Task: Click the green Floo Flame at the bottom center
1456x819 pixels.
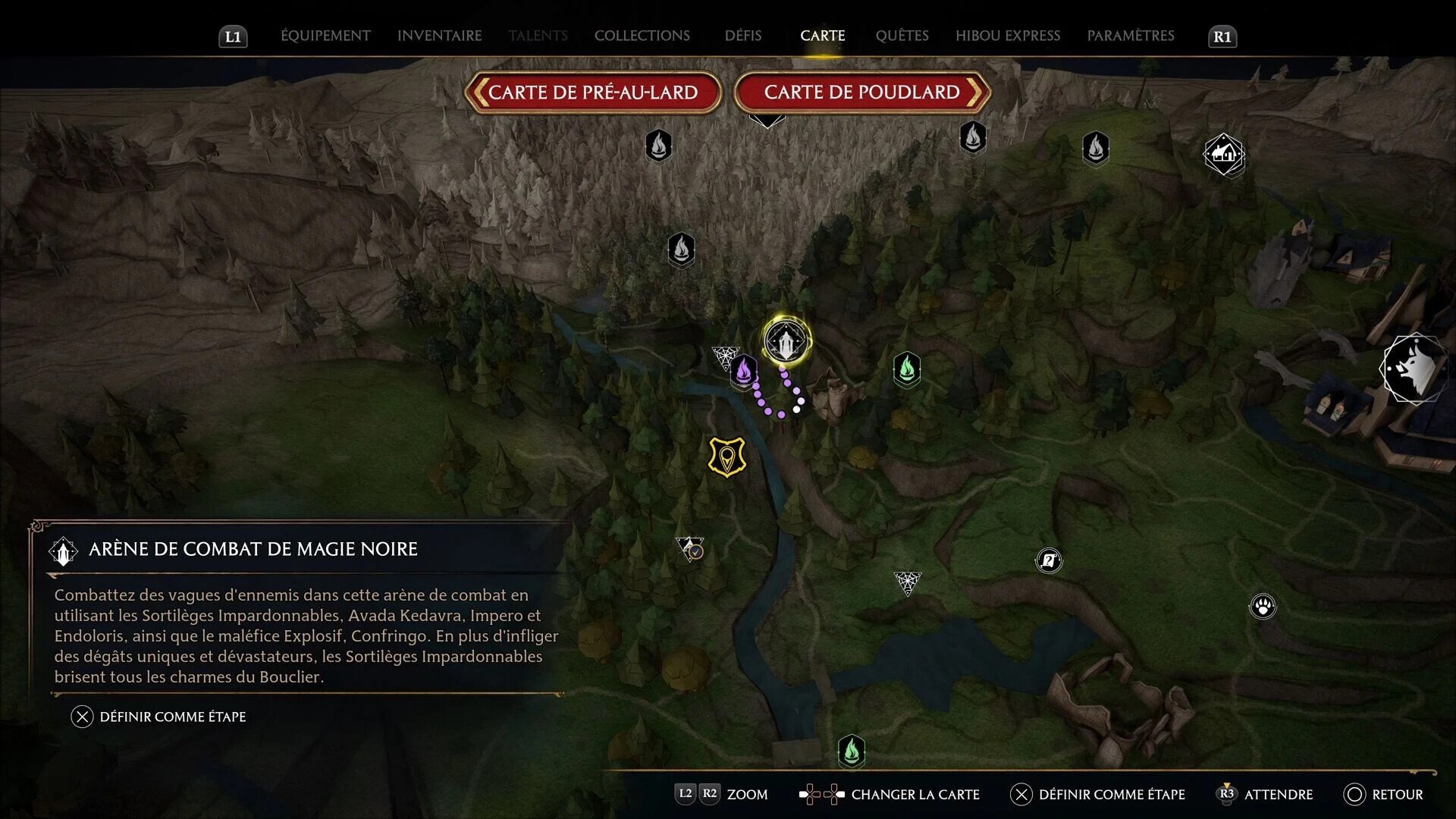Action: [852, 751]
